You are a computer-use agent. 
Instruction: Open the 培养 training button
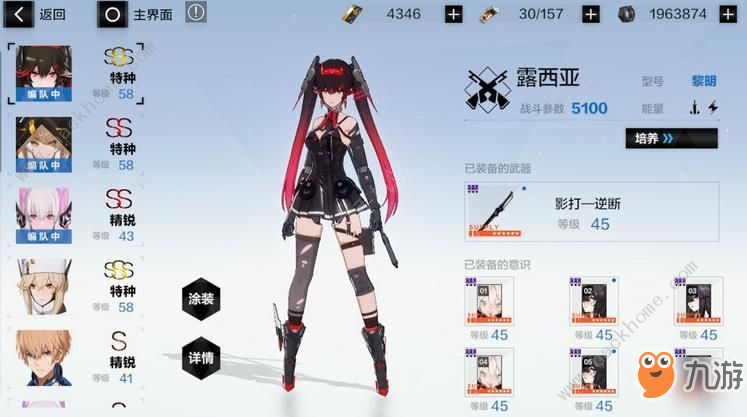(x=670, y=138)
